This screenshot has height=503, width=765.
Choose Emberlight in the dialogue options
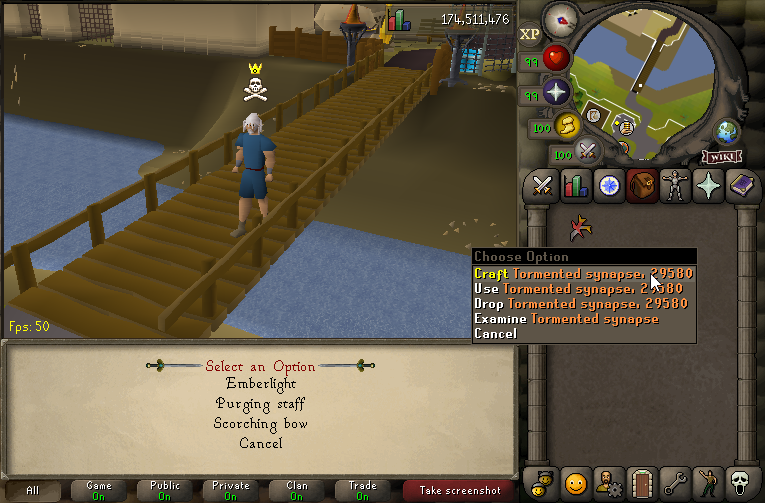click(260, 384)
